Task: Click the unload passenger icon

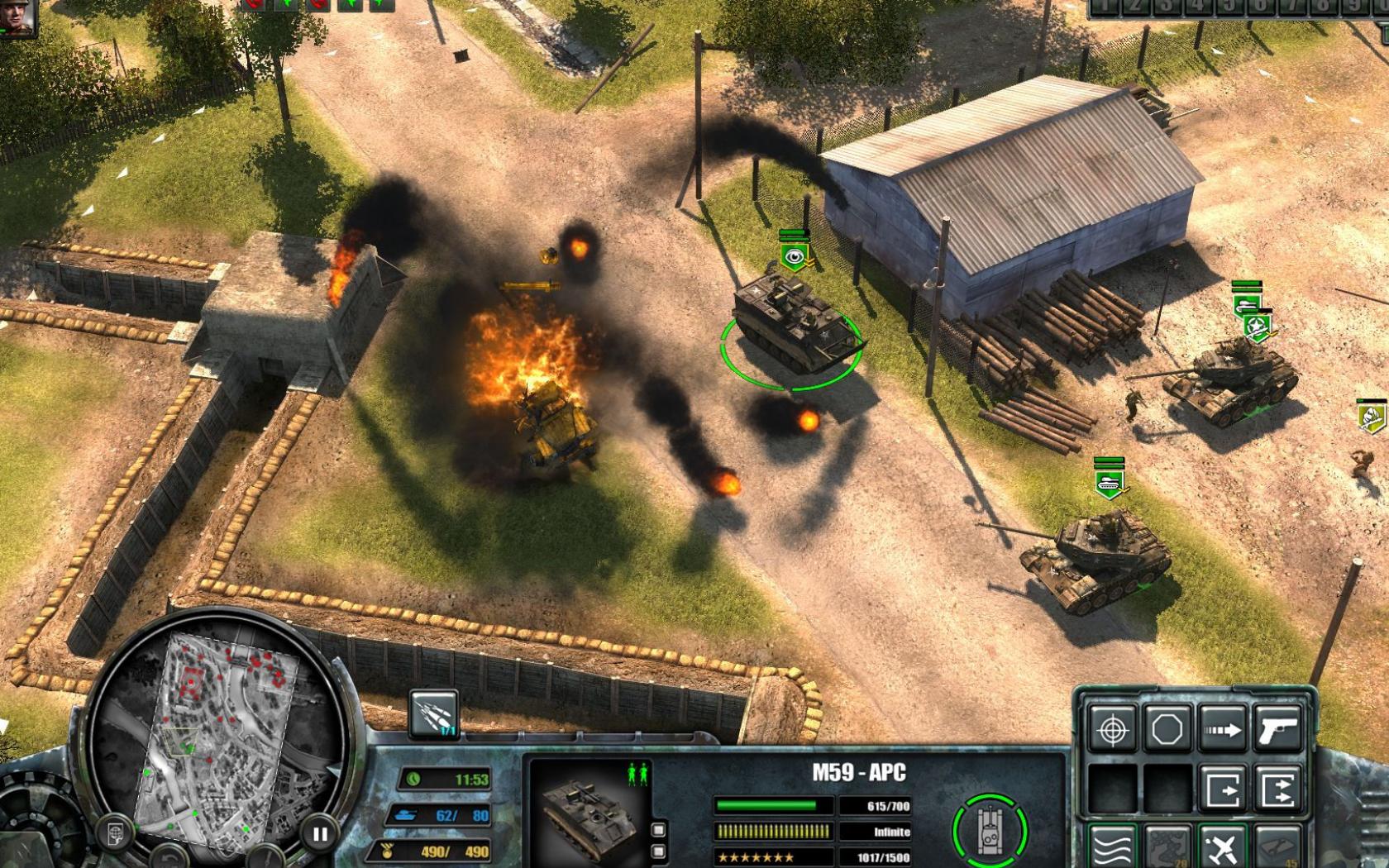Action: coord(1223,786)
